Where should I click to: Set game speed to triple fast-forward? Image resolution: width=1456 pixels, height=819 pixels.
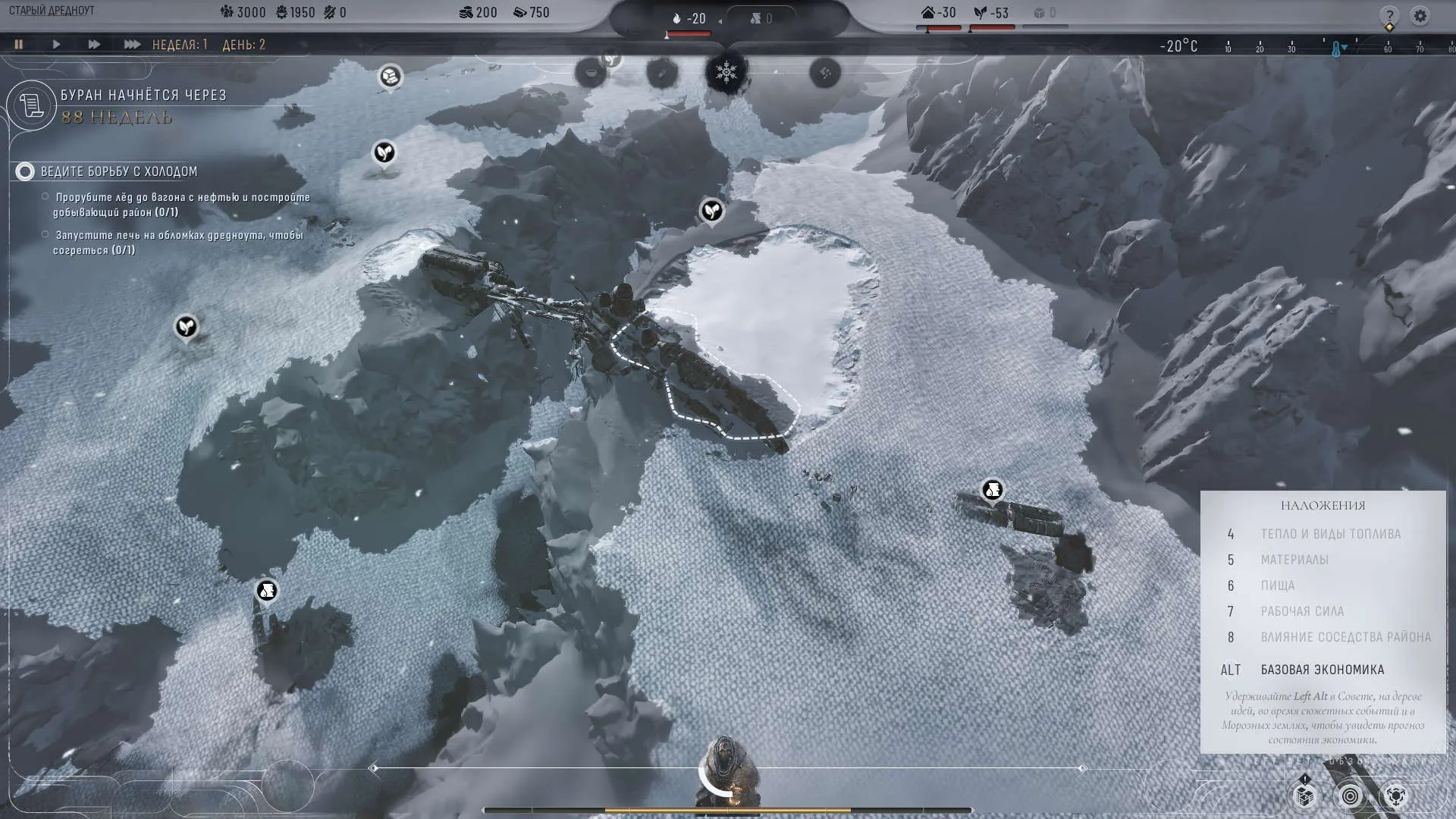coord(132,45)
